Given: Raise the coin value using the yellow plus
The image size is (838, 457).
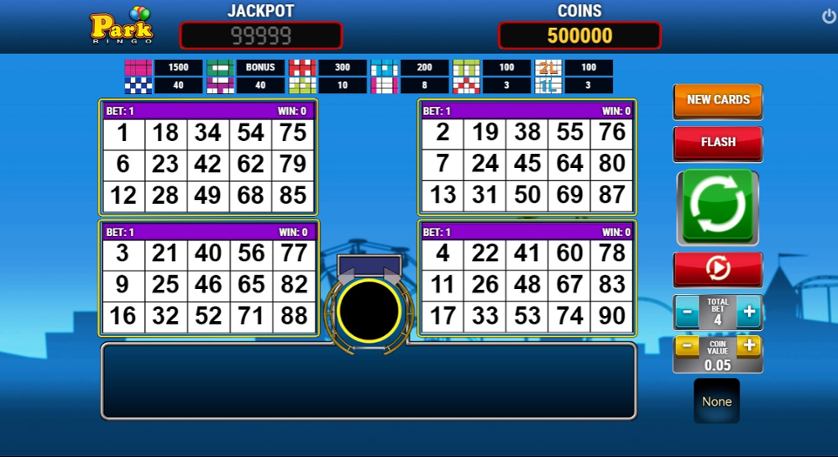Looking at the screenshot, I should click(x=749, y=347).
